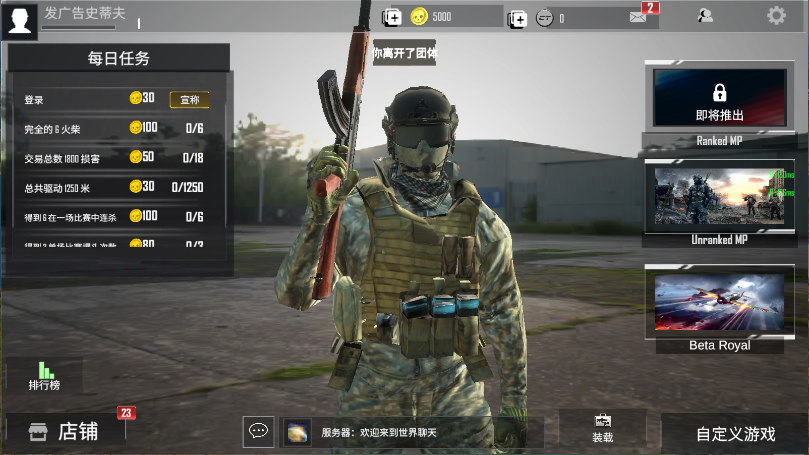Select the locked Ranked MP mode
The image size is (809, 455).
coord(719,97)
